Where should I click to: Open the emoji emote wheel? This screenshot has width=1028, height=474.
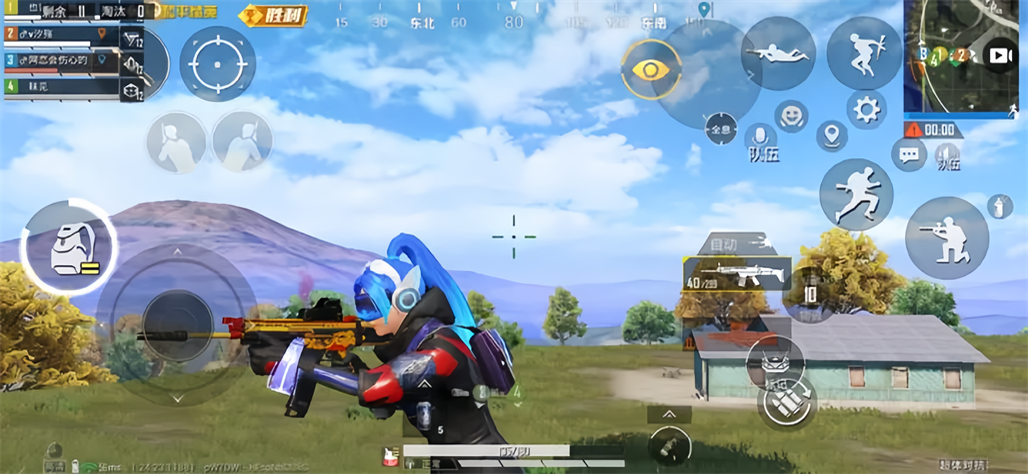(791, 116)
